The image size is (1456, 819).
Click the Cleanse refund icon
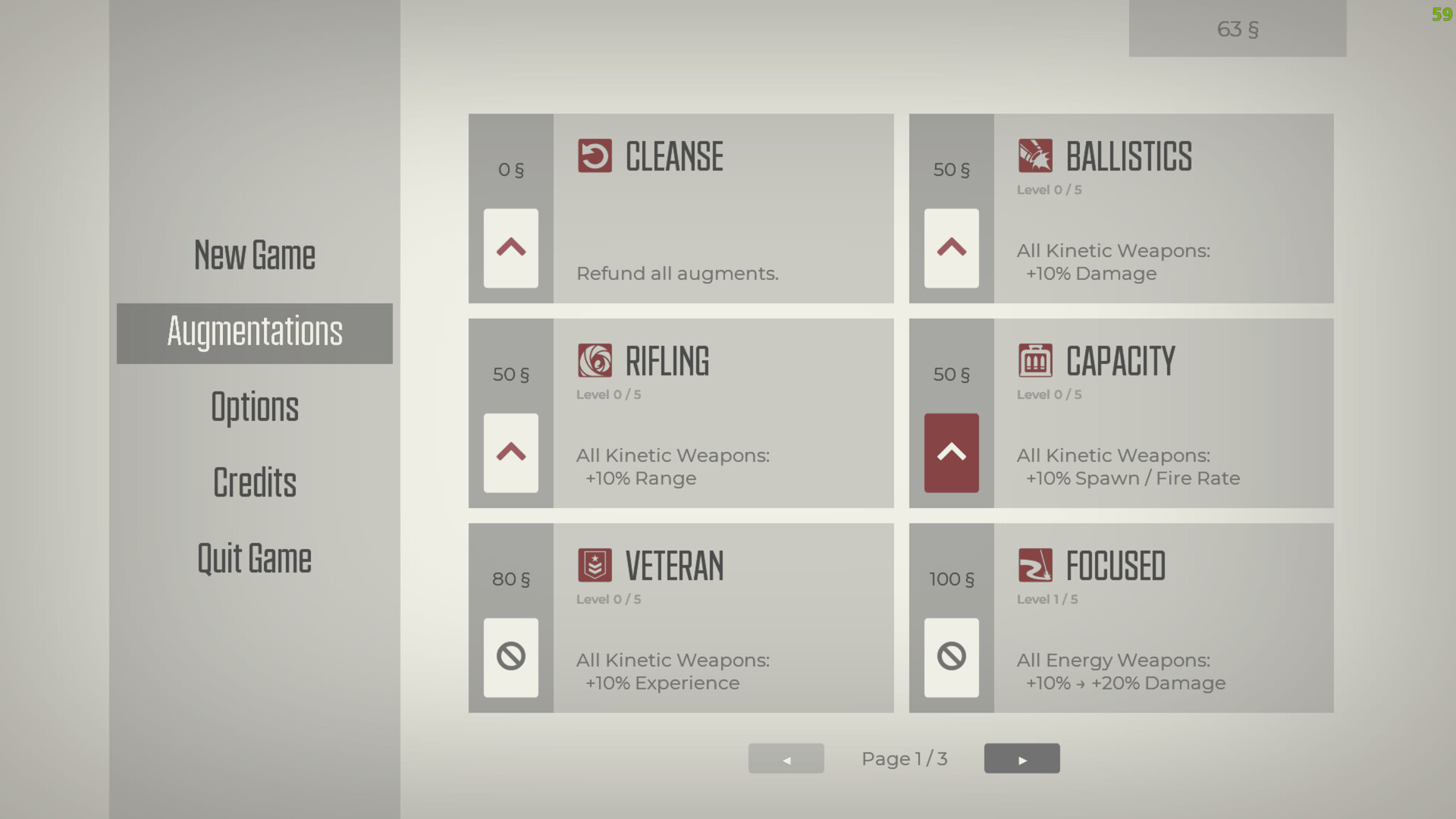[x=595, y=156]
